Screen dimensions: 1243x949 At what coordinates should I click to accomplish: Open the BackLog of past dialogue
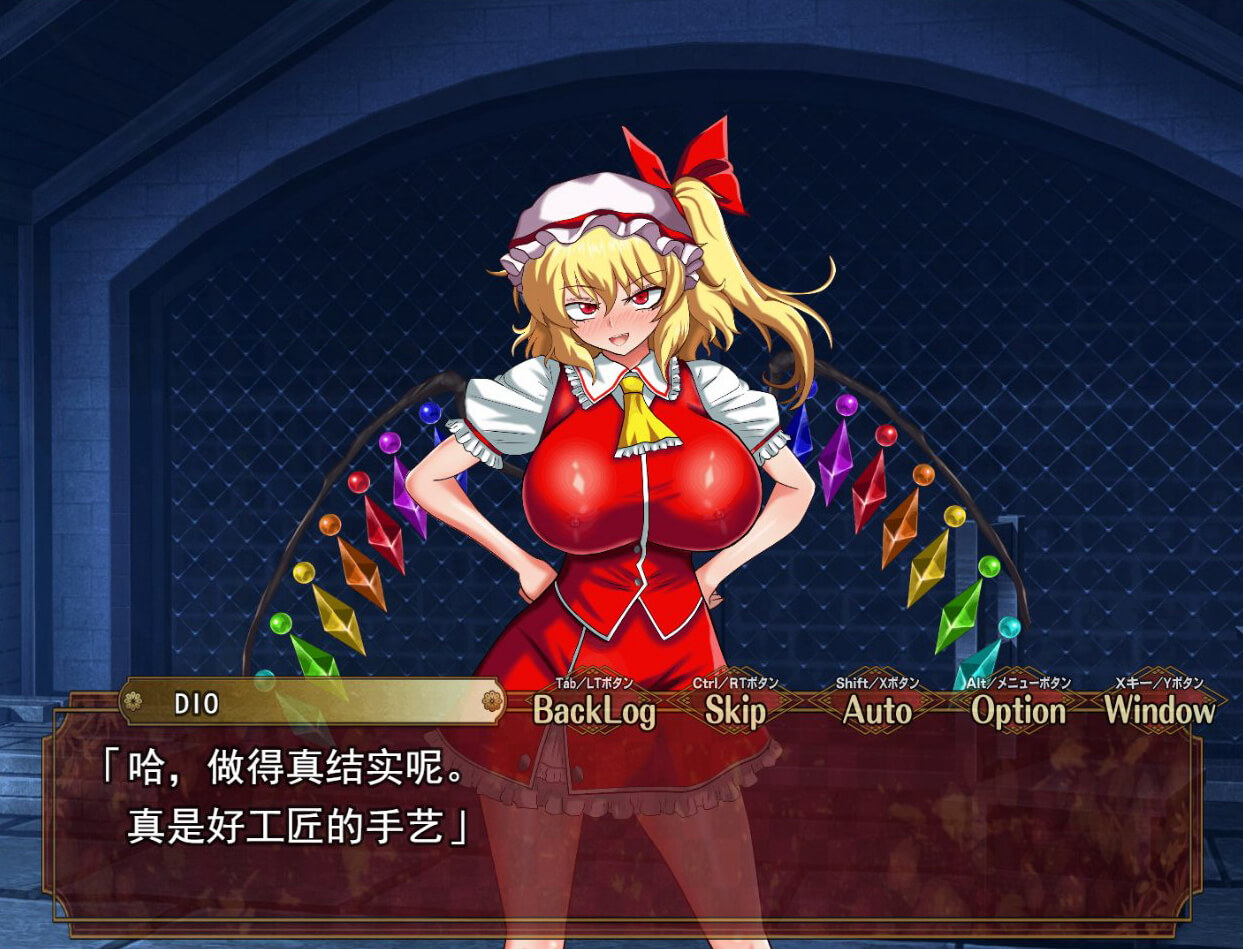pyautogui.click(x=594, y=710)
